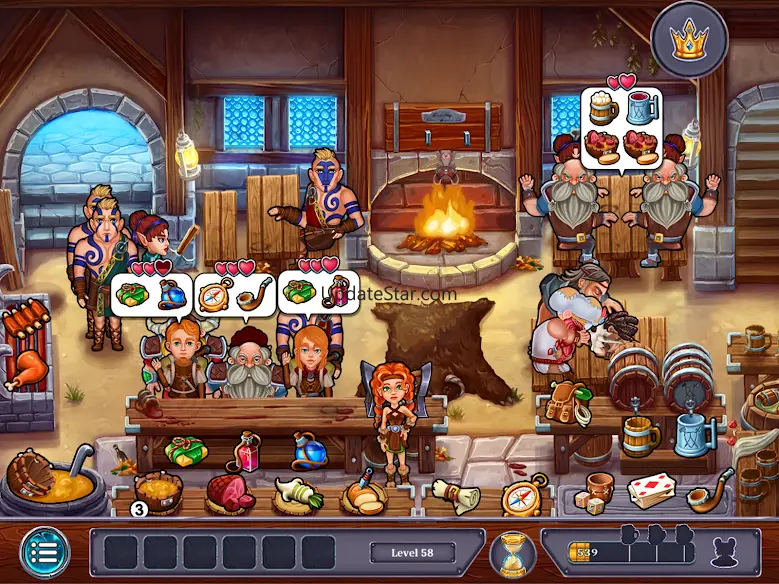Click the hourglass timer icon

pos(513,554)
